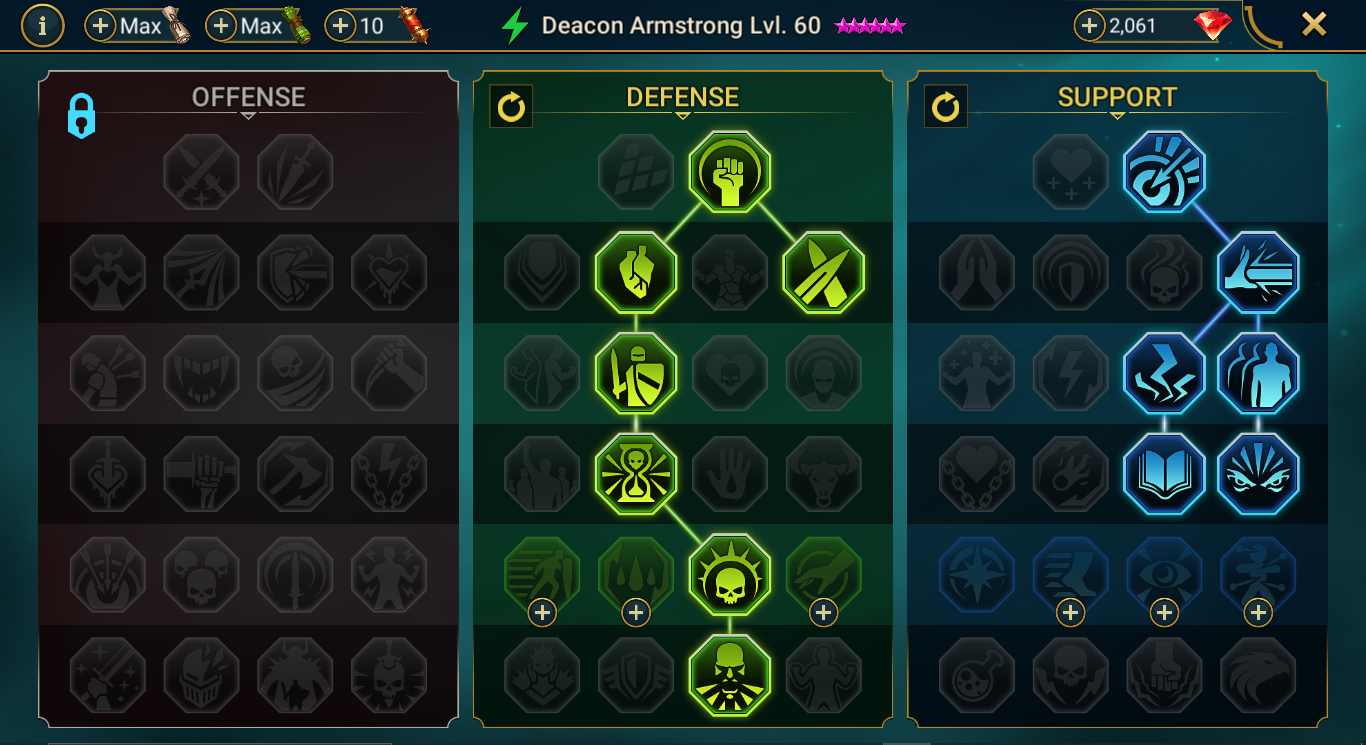Screen dimensions: 1366x745
Task: Select the open book mastery in Support tree
Action: [1163, 473]
